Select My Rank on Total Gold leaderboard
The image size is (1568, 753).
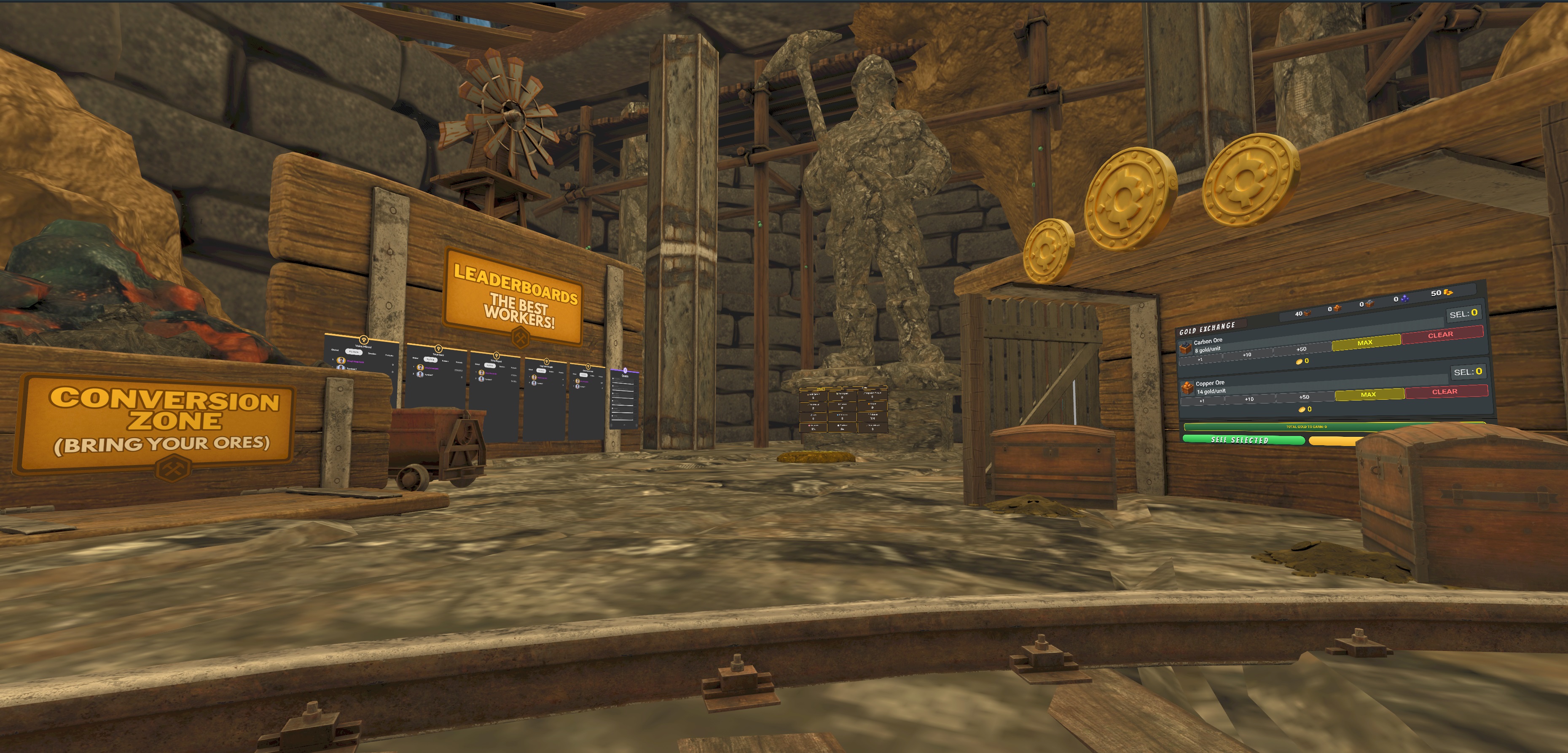[430, 359]
